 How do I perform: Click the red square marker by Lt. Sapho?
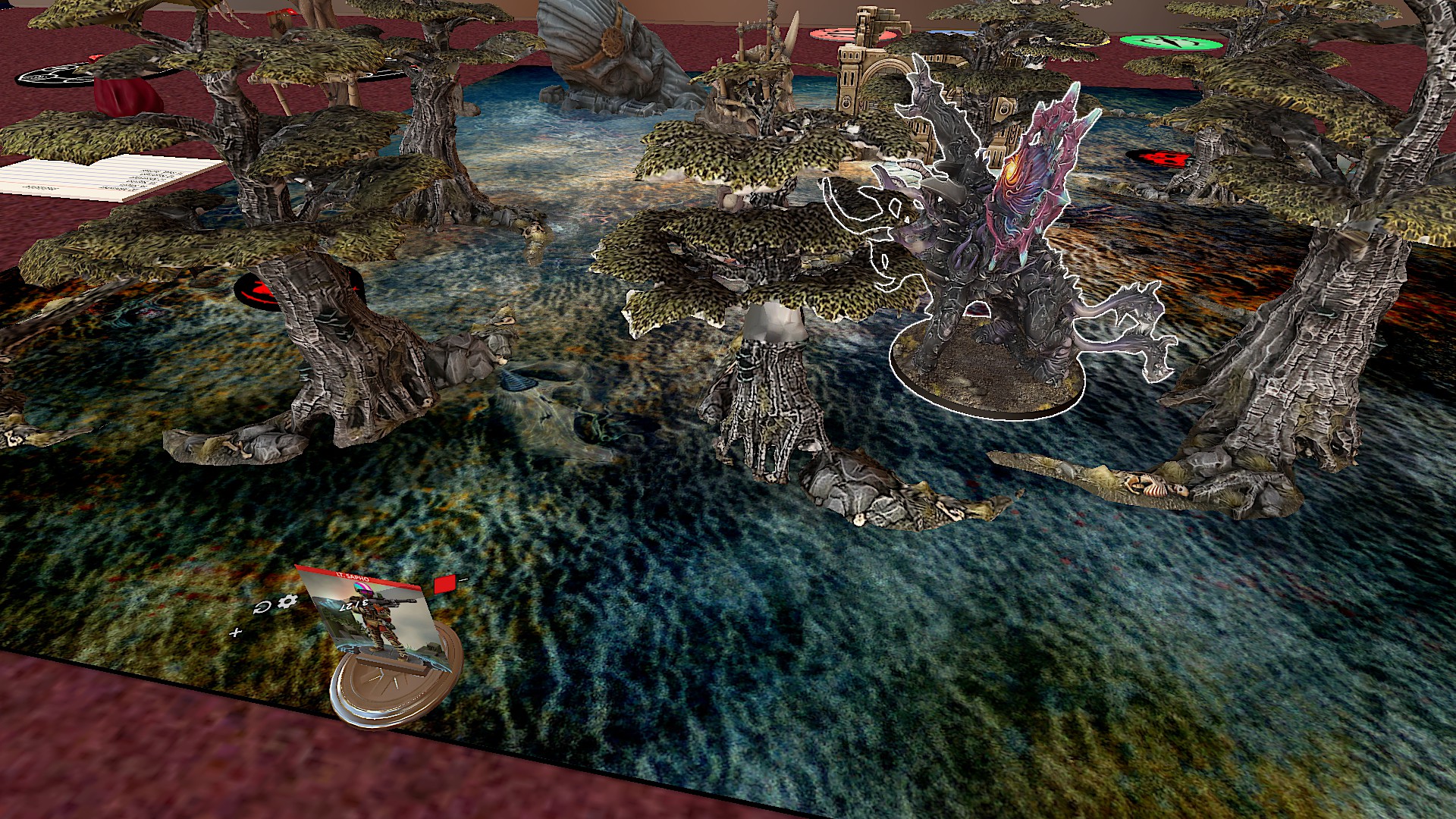(x=444, y=583)
